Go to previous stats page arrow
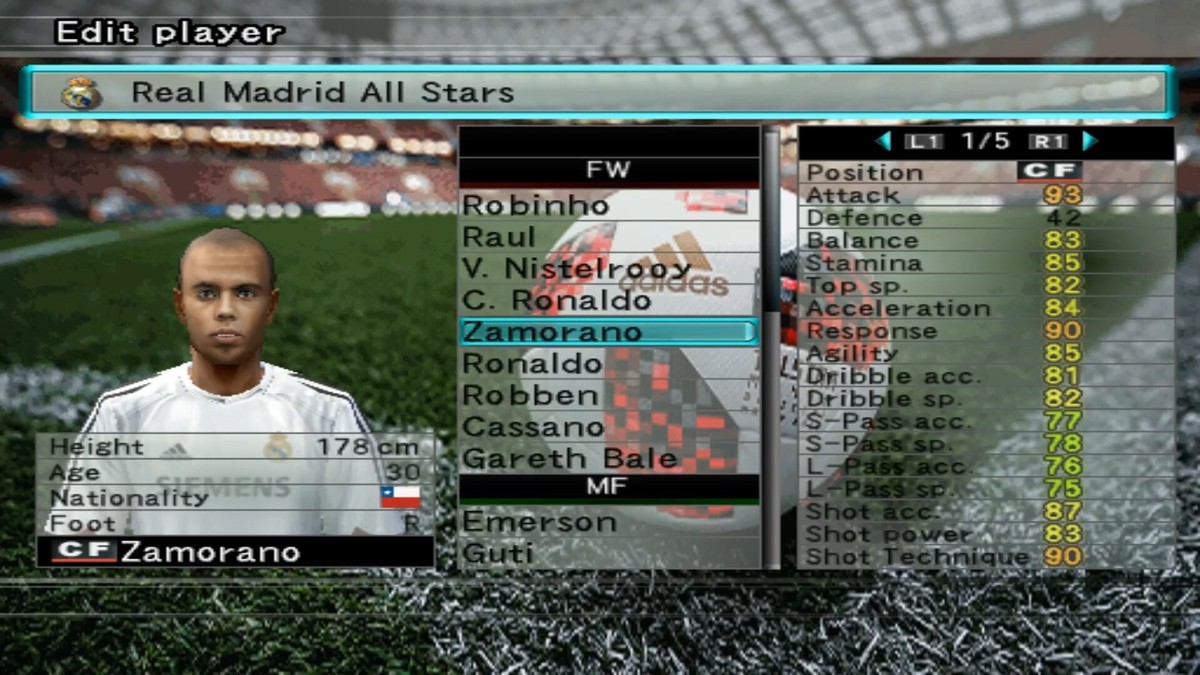 click(x=883, y=141)
